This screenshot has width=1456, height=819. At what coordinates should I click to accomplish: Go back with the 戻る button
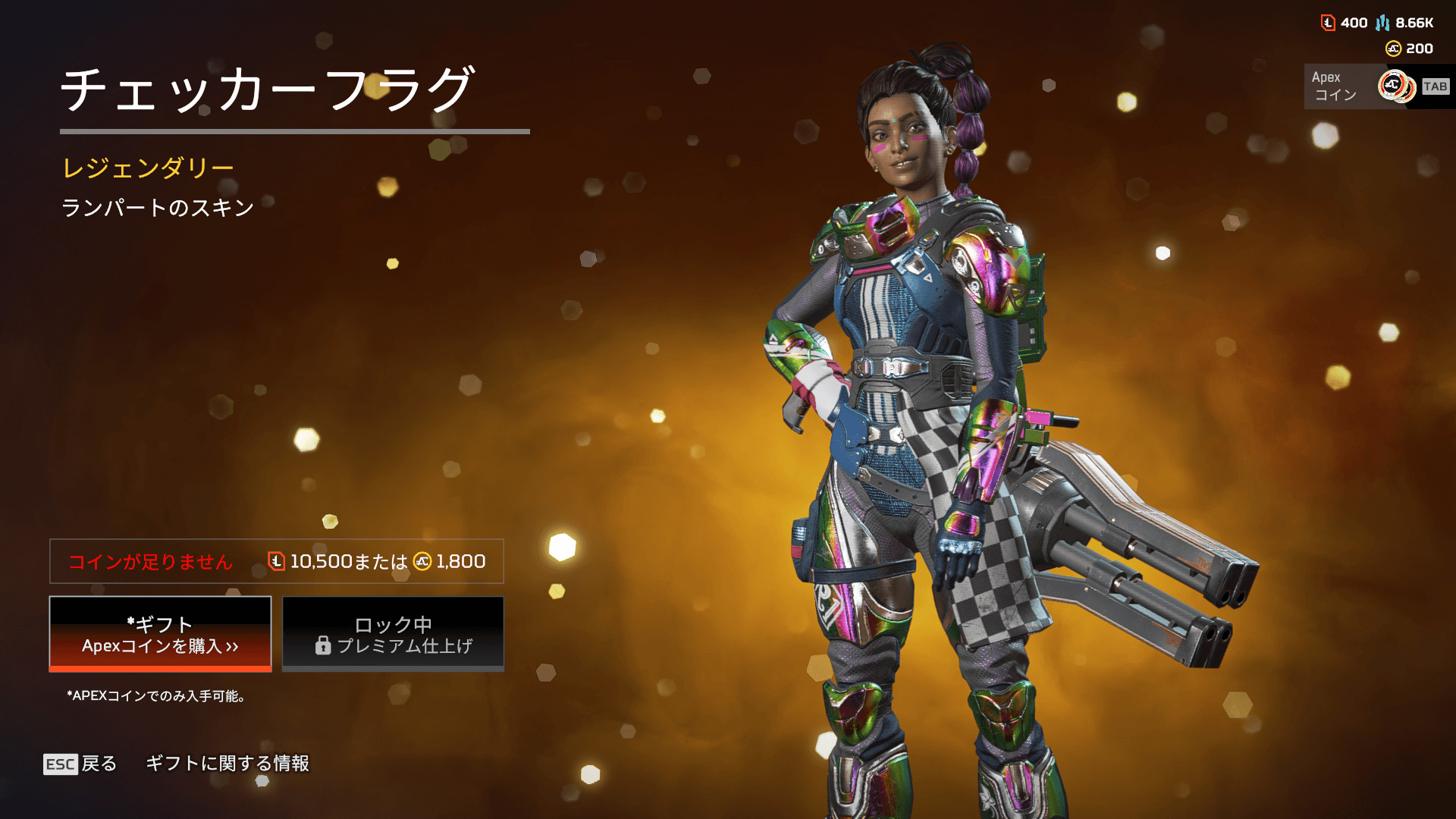(81, 764)
